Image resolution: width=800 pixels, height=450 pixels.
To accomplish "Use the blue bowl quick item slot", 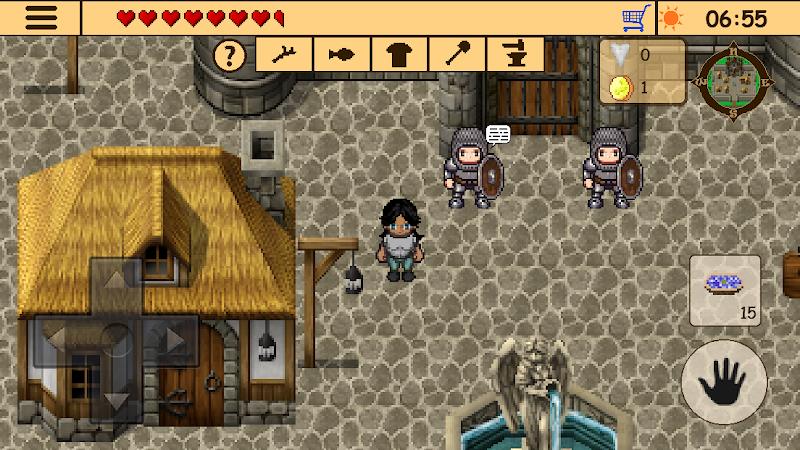I will [725, 290].
